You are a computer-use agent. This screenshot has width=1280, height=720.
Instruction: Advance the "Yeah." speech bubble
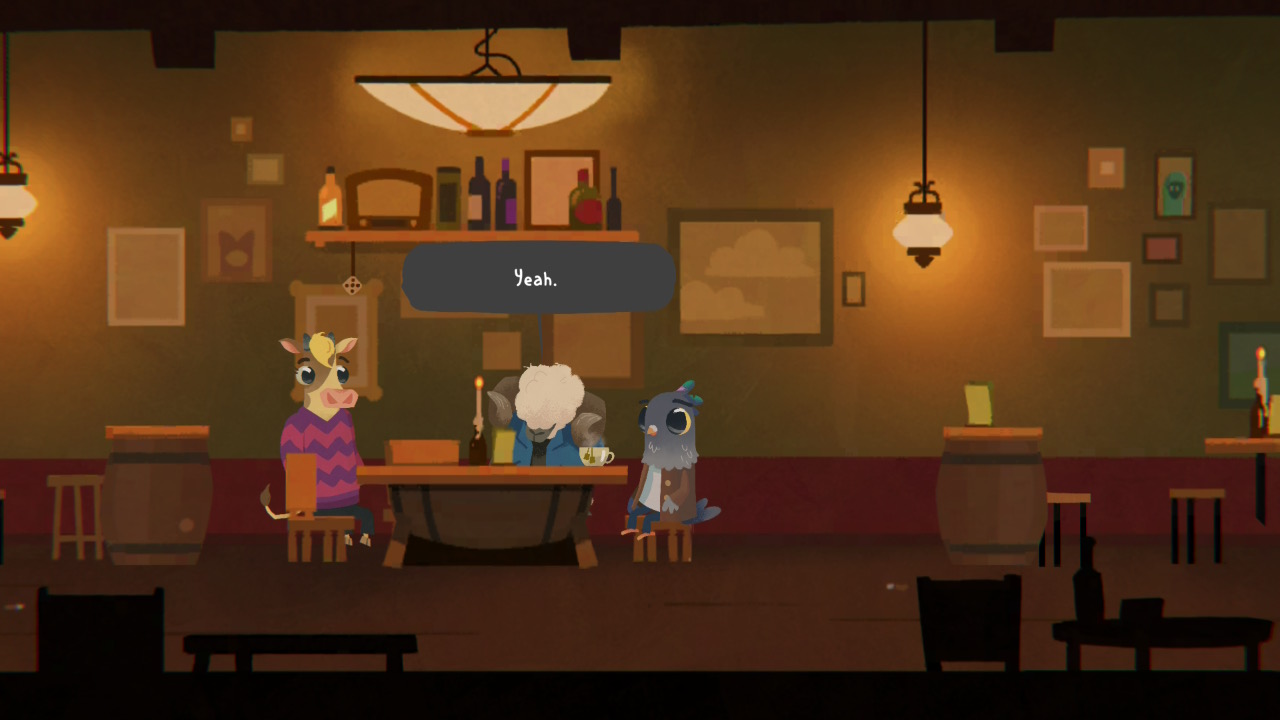538,278
